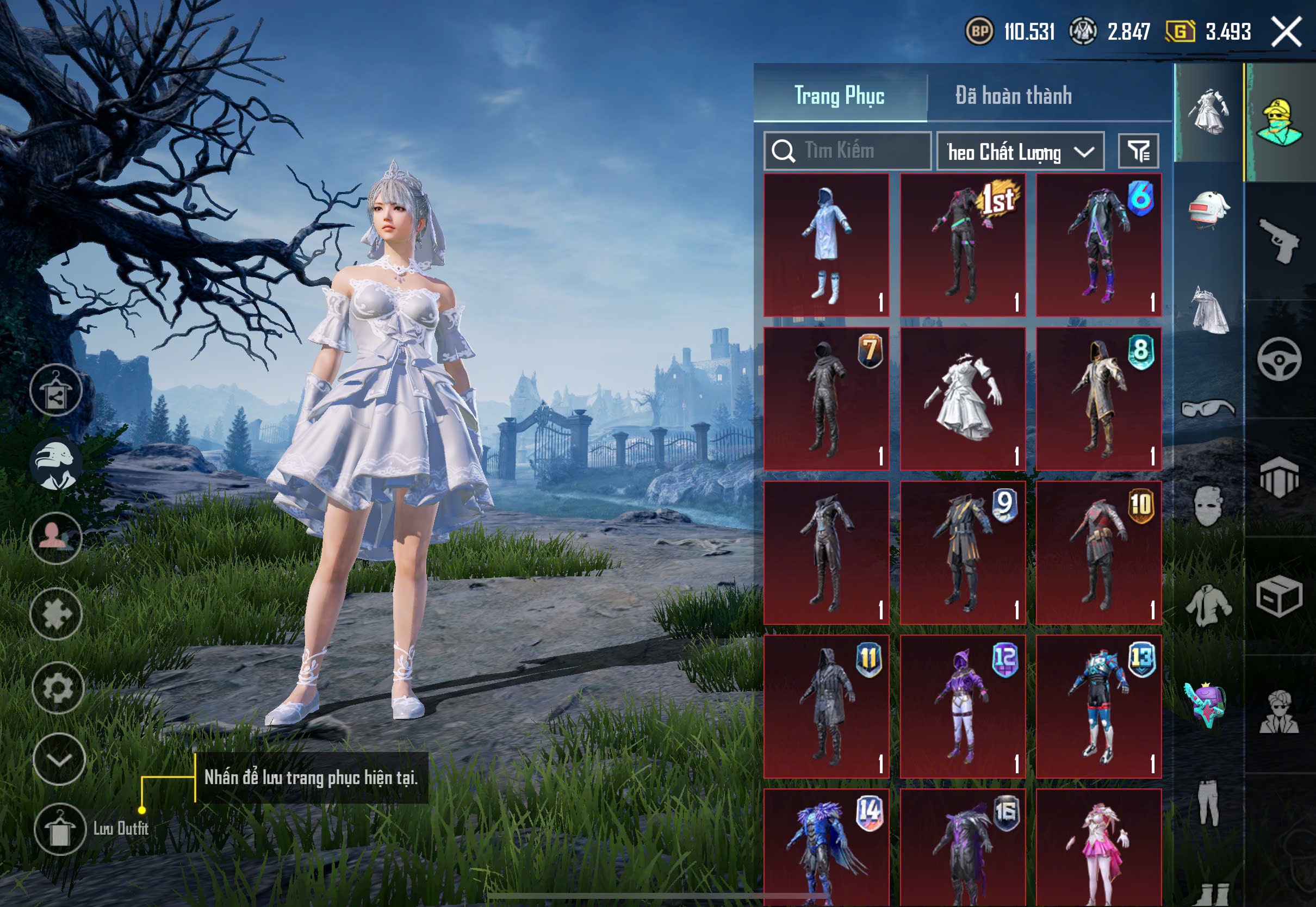The height and width of the screenshot is (907, 1316).
Task: Select the face mask category
Action: click(x=1209, y=506)
